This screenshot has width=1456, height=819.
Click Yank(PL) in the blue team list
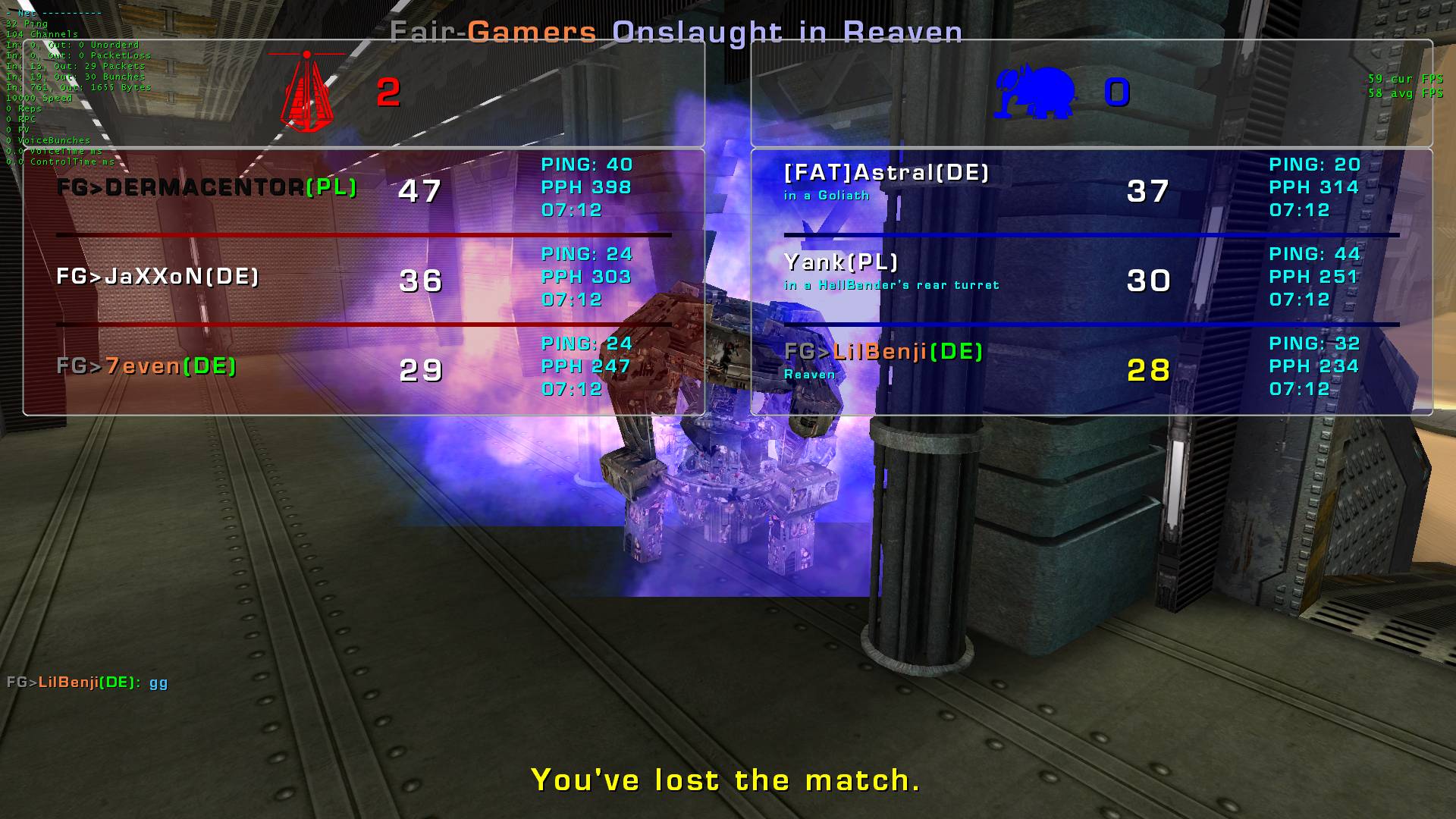point(841,263)
